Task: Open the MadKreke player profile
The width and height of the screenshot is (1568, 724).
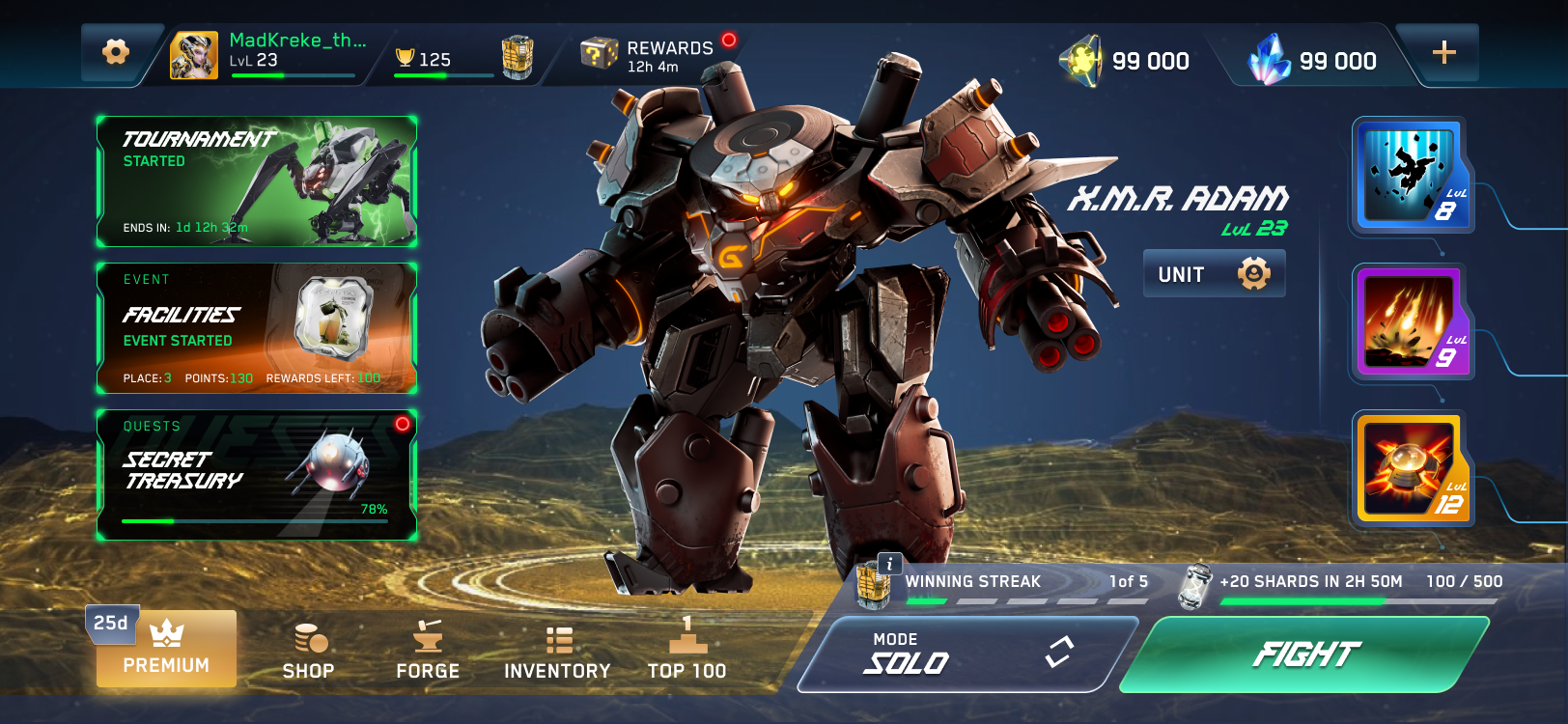Action: click(x=269, y=53)
